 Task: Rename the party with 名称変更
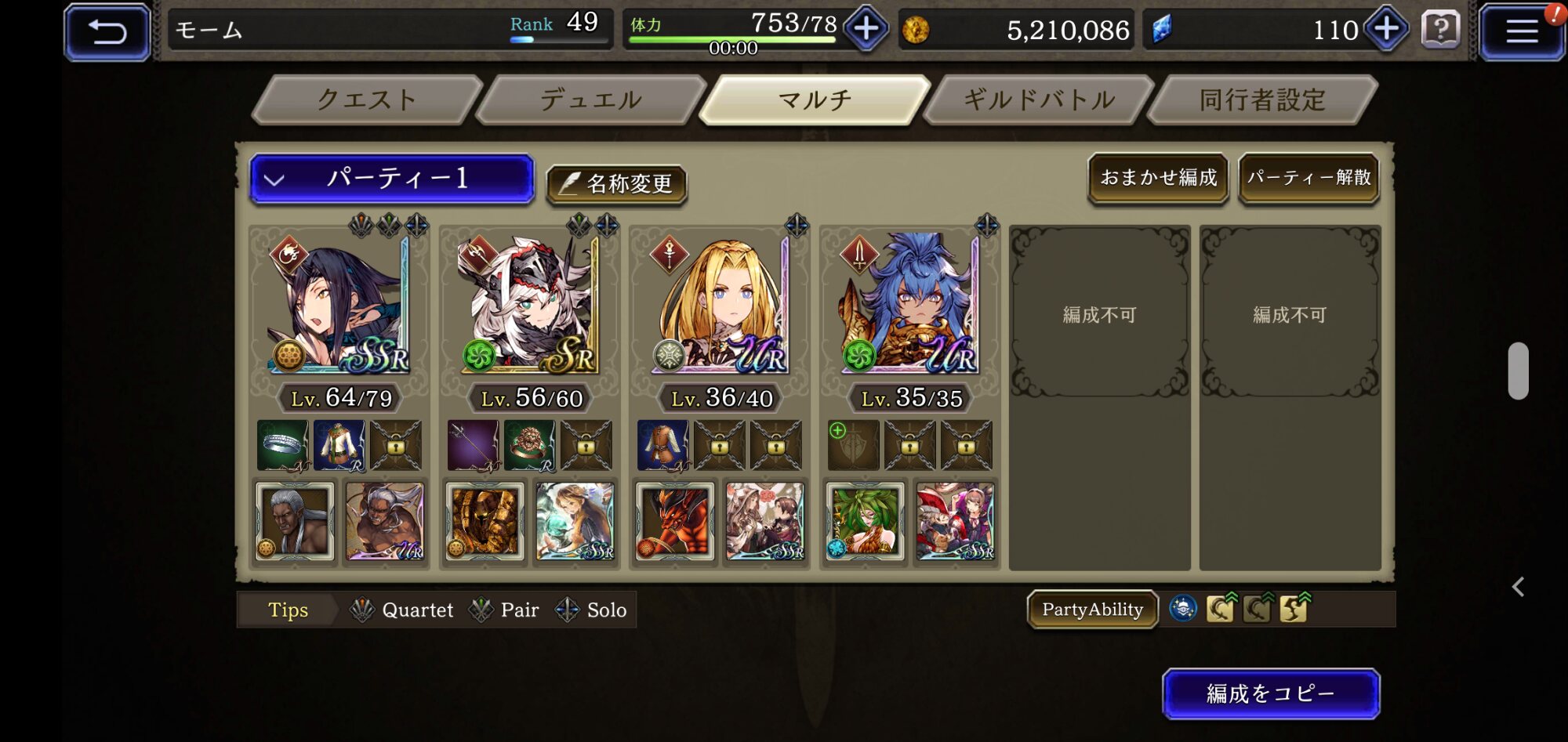coord(616,184)
